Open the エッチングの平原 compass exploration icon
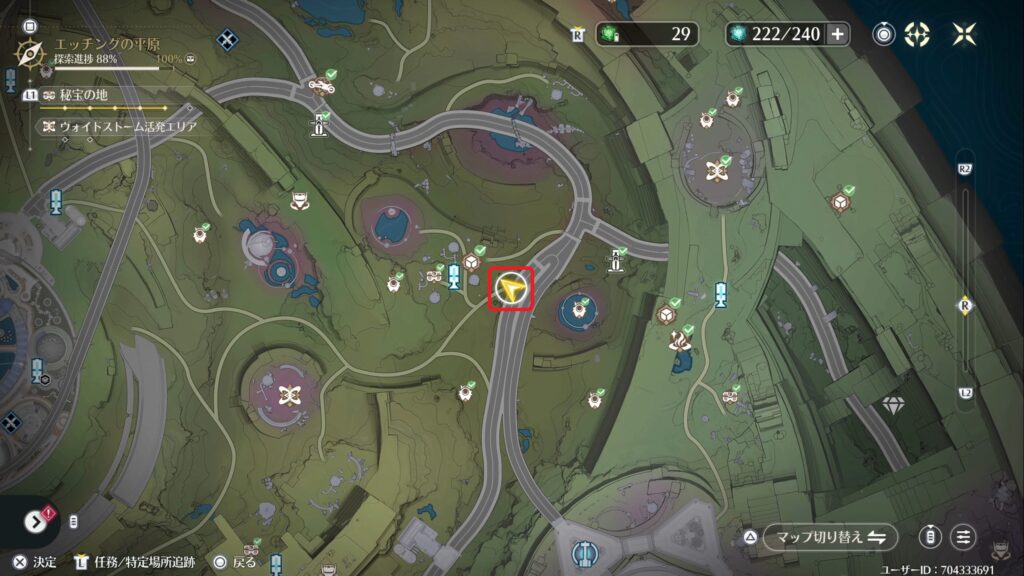Image resolution: width=1024 pixels, height=576 pixels. pyautogui.click(x=31, y=51)
